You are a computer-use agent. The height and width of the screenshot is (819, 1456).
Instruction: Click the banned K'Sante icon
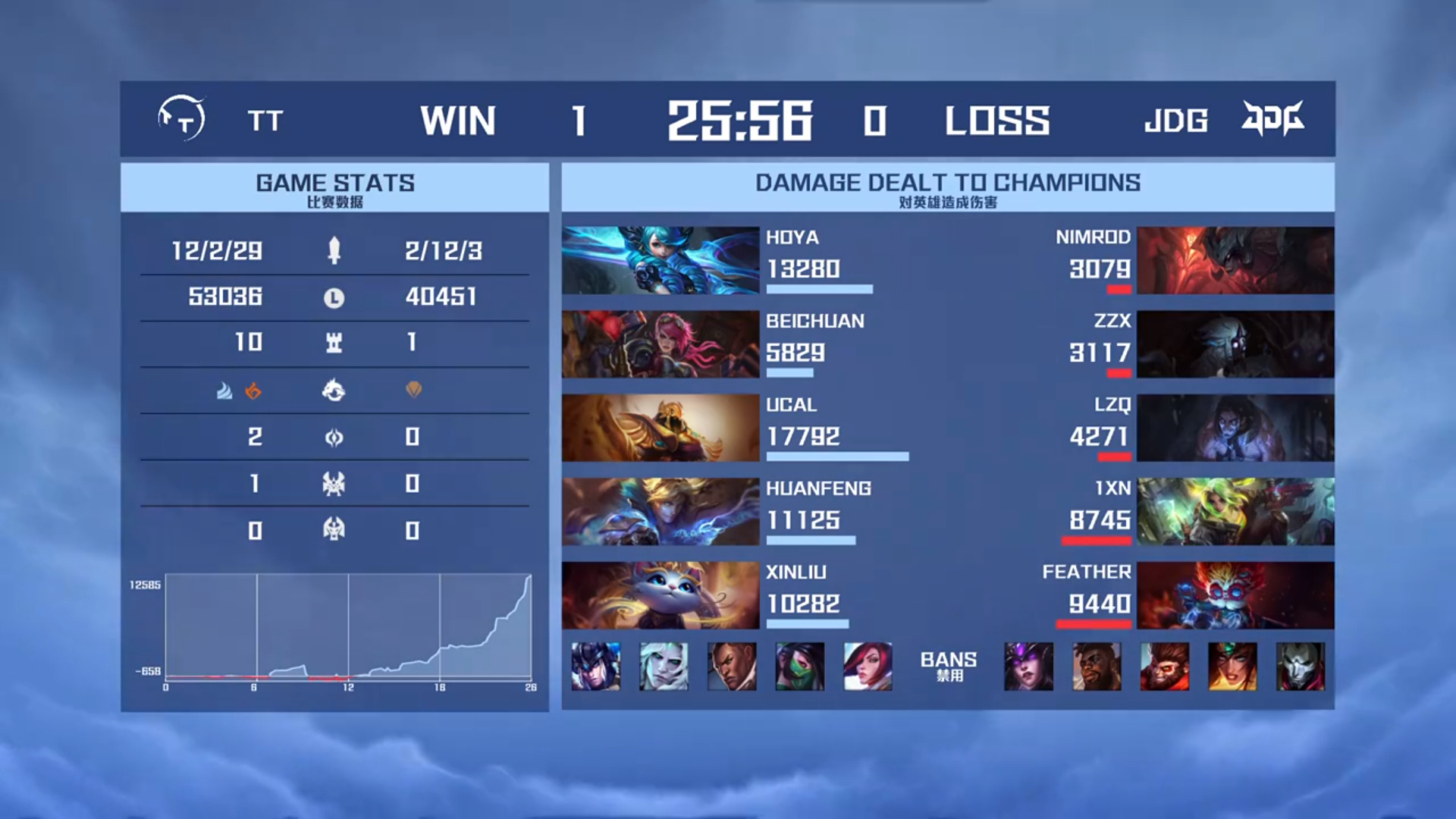[1097, 667]
